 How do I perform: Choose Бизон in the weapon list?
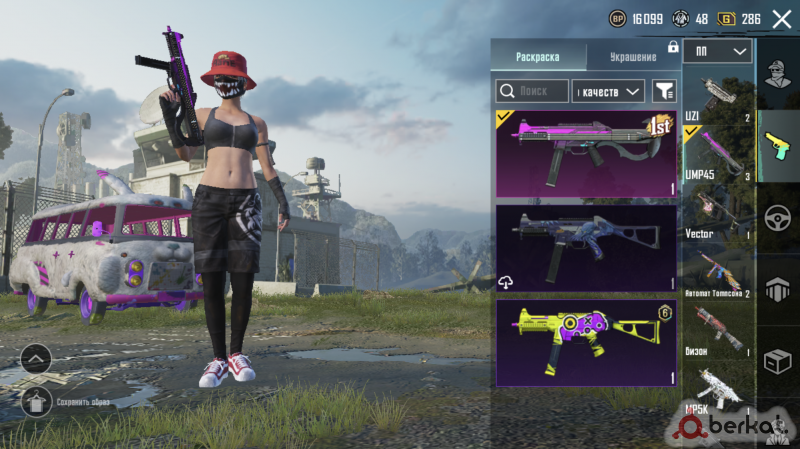pyautogui.click(x=718, y=330)
